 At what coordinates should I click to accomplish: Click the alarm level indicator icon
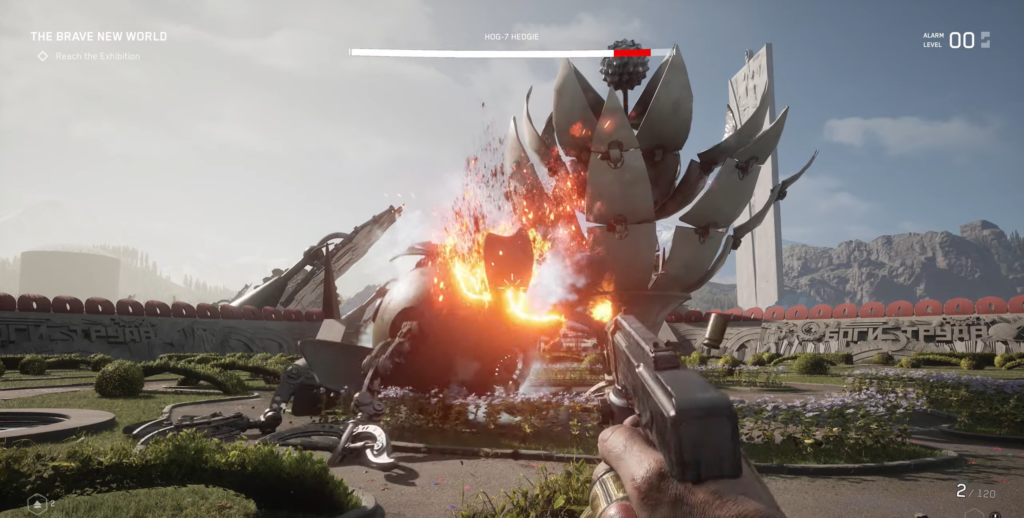point(985,40)
